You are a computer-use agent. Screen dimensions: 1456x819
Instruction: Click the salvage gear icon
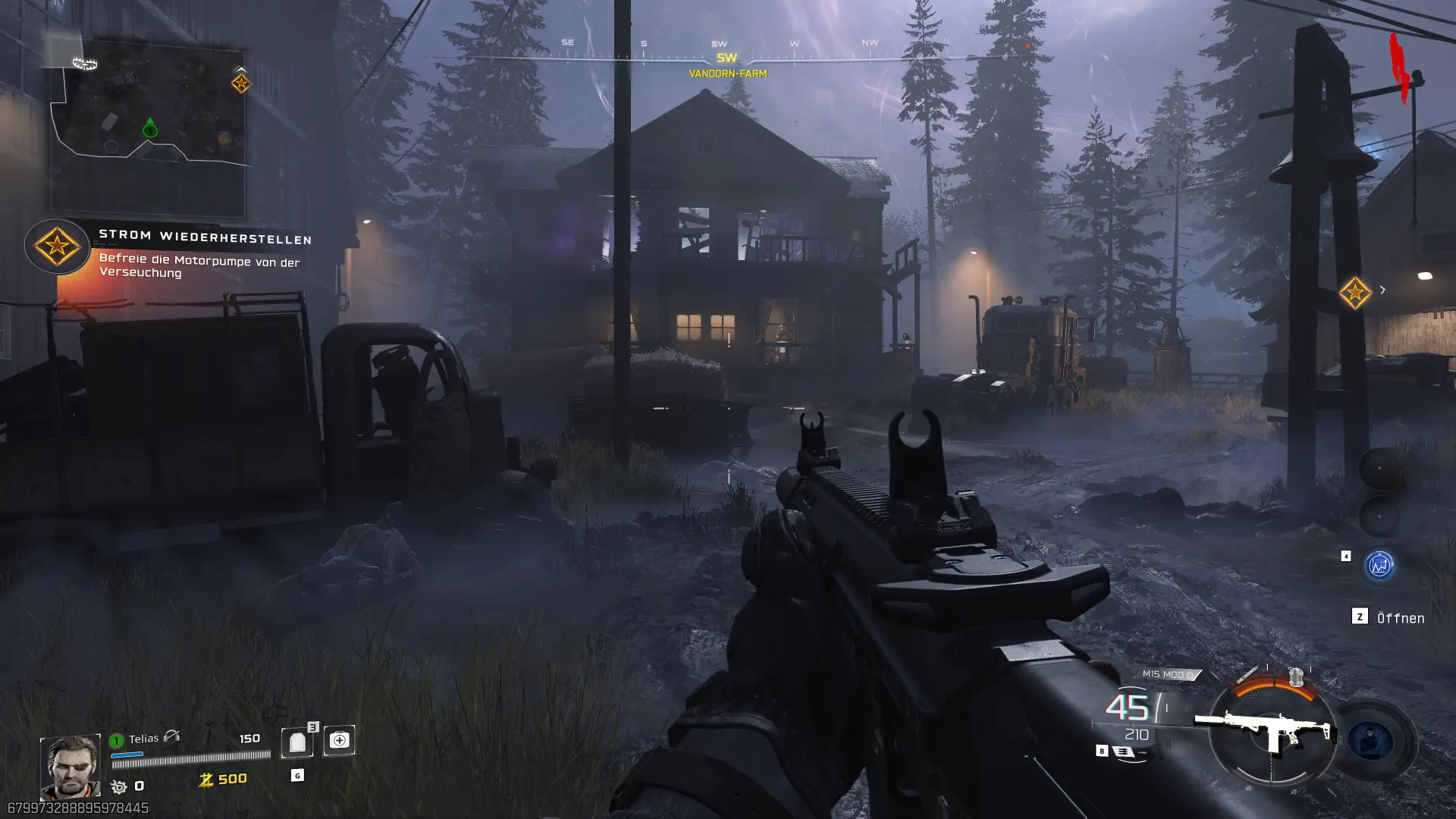point(119,786)
